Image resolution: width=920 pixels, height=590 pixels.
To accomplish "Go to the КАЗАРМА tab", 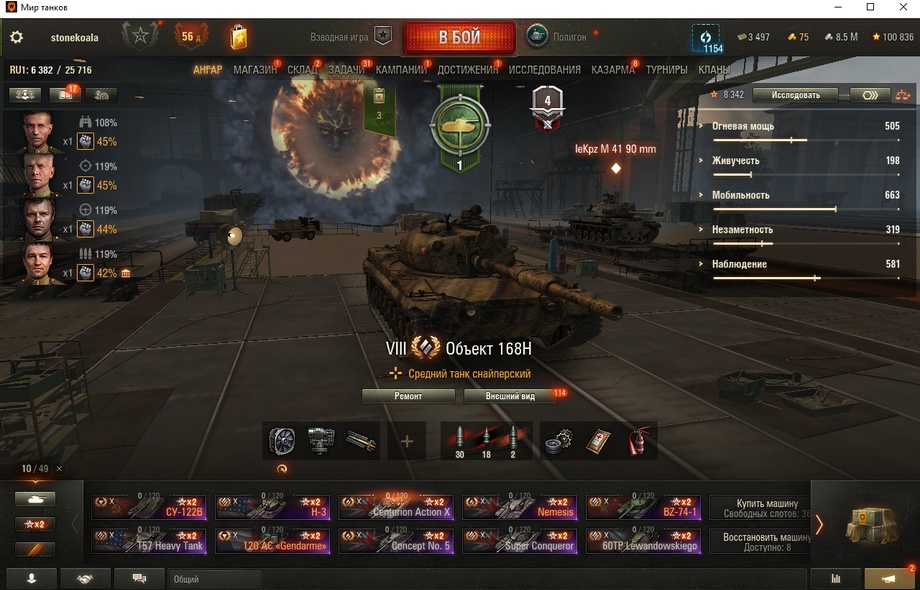I will click(x=612, y=70).
